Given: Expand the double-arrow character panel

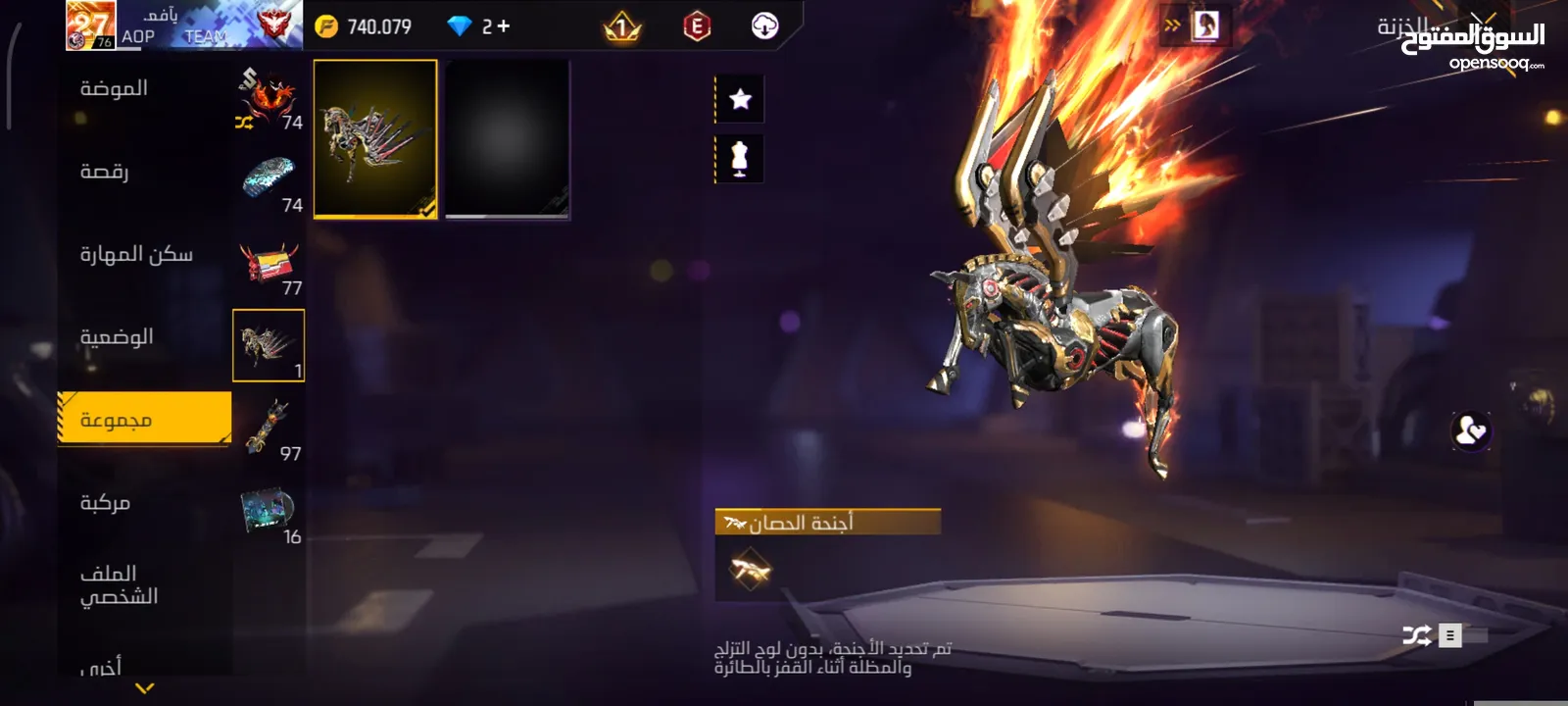Looking at the screenshot, I should pos(1172,25).
